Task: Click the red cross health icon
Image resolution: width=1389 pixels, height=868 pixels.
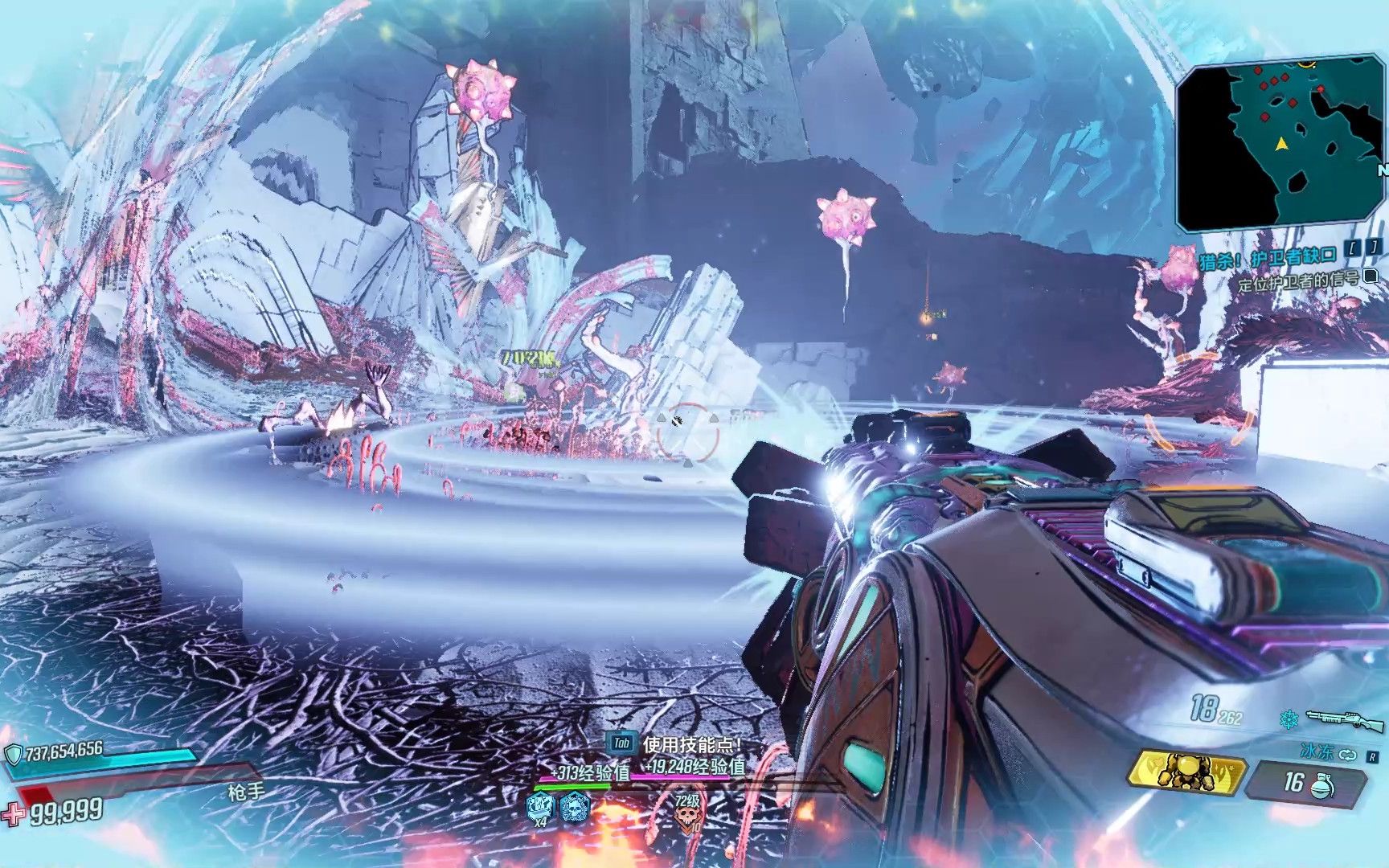Action: point(14,814)
